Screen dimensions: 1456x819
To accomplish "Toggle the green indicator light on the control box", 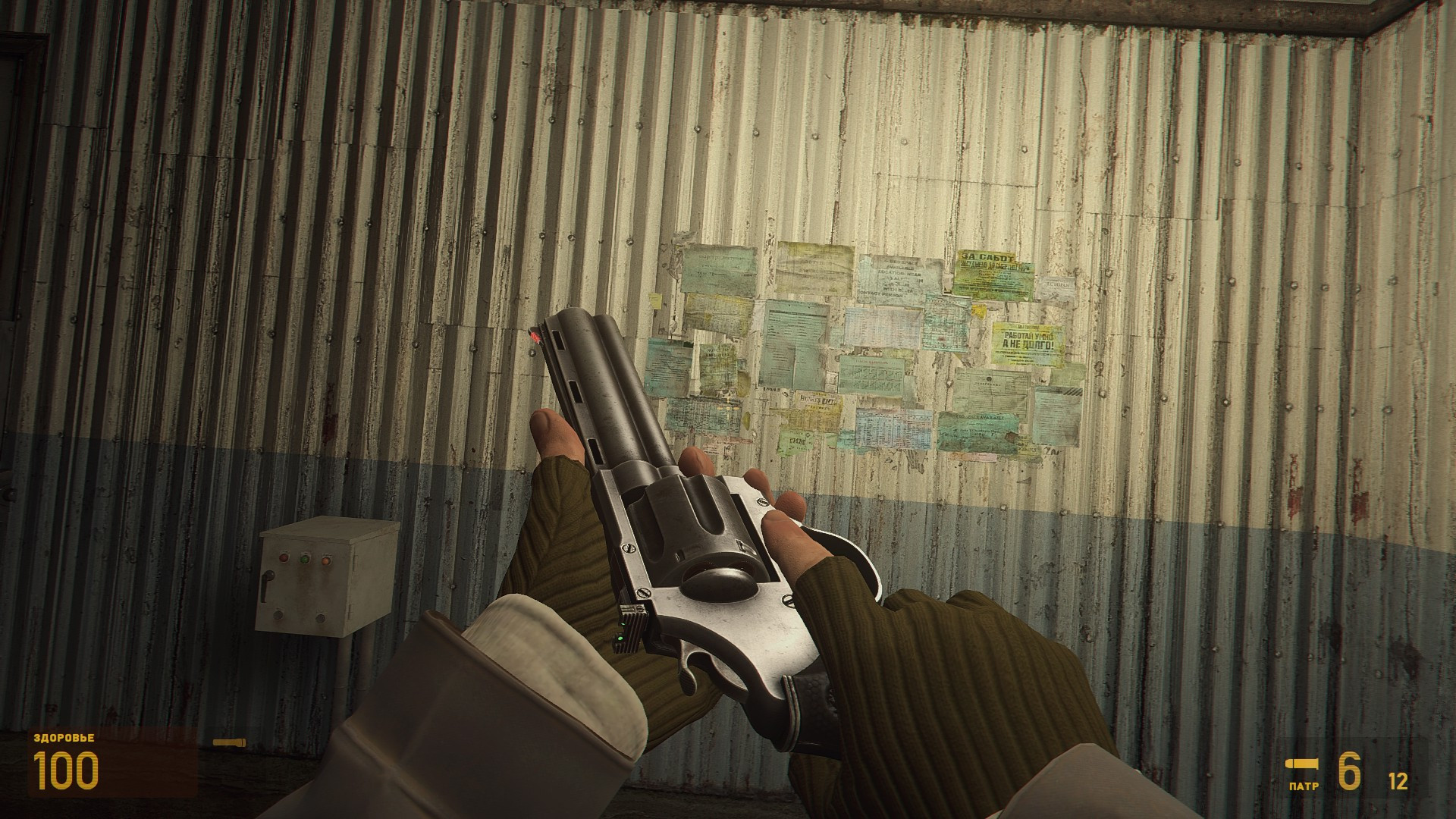I will point(305,559).
